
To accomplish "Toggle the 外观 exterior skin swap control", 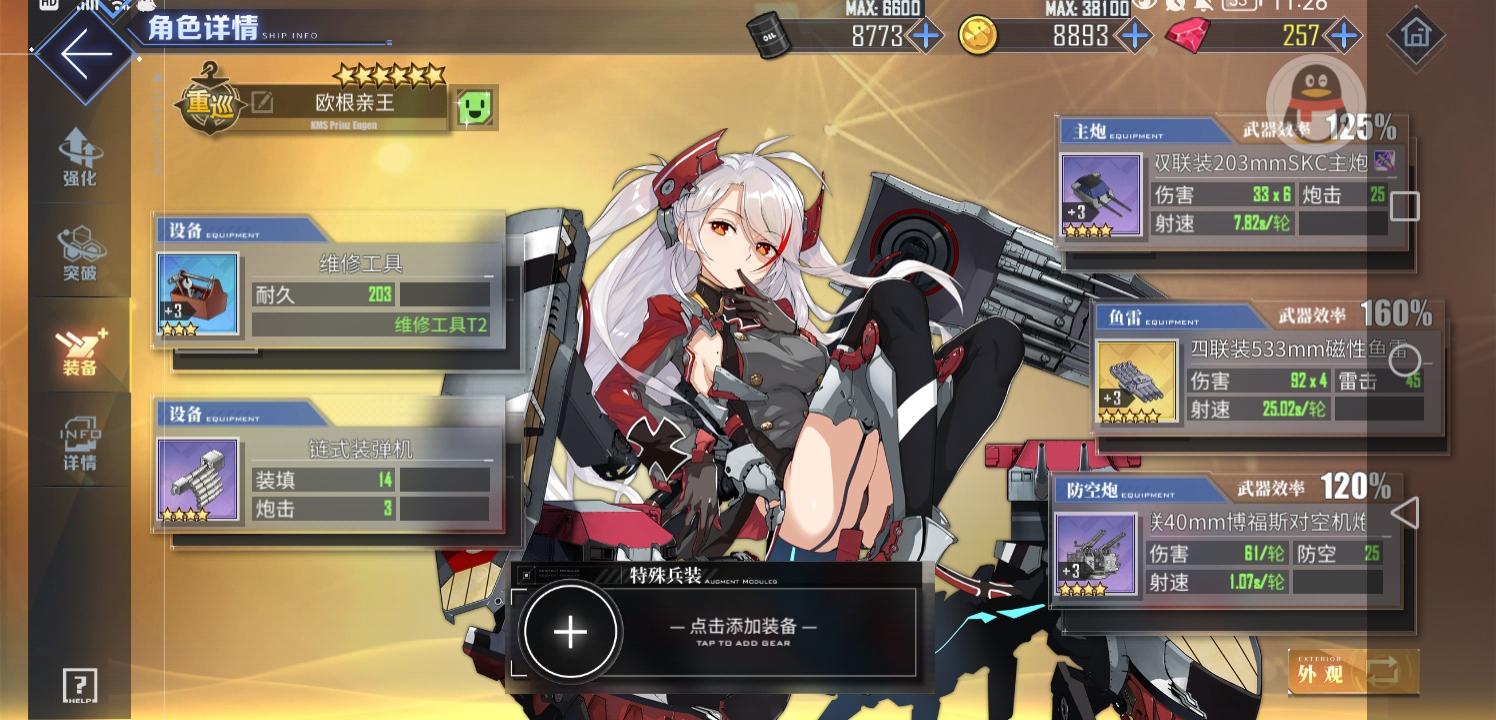I will pyautogui.click(x=1353, y=672).
